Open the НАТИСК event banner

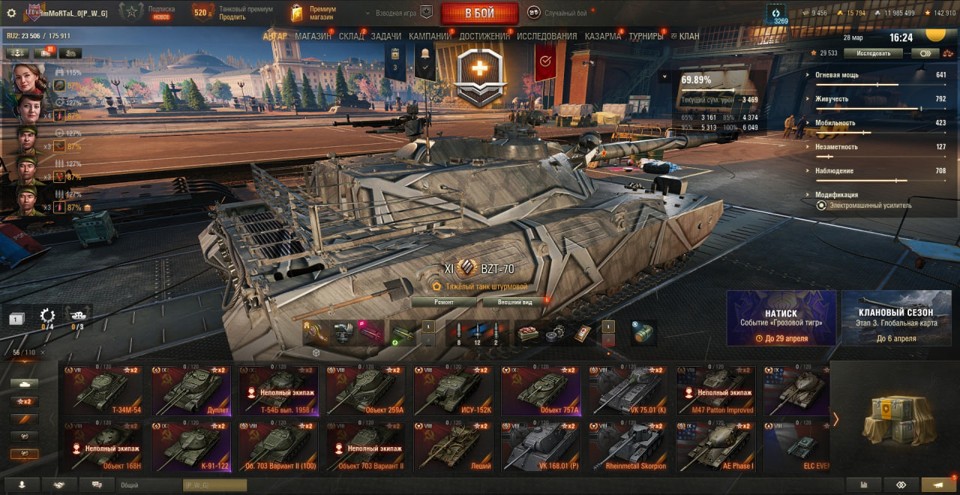[781, 318]
